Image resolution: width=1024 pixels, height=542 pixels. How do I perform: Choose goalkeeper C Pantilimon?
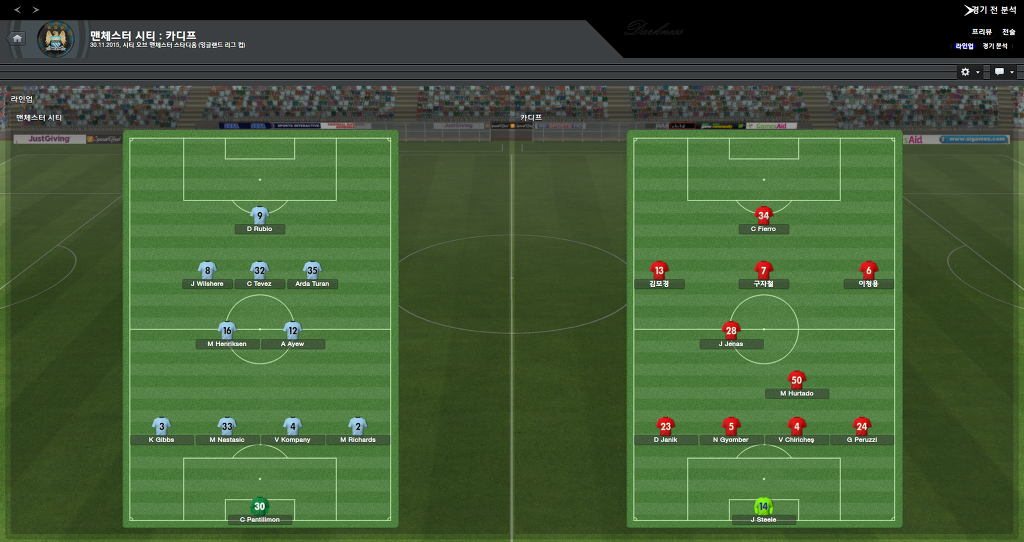(x=260, y=507)
